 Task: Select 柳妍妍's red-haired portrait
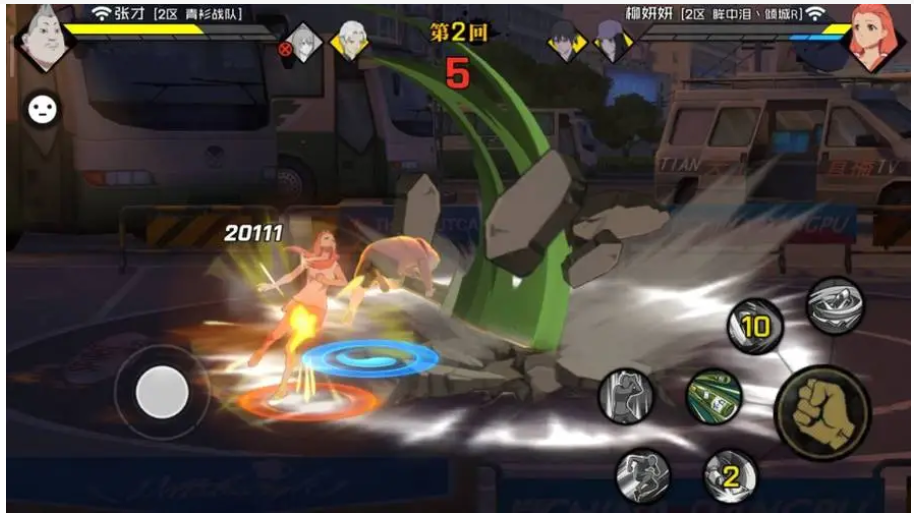873,36
